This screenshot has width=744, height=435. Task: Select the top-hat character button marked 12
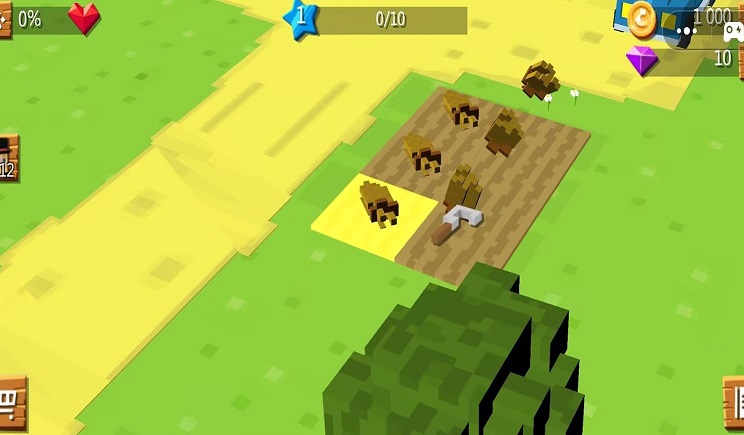(7, 159)
